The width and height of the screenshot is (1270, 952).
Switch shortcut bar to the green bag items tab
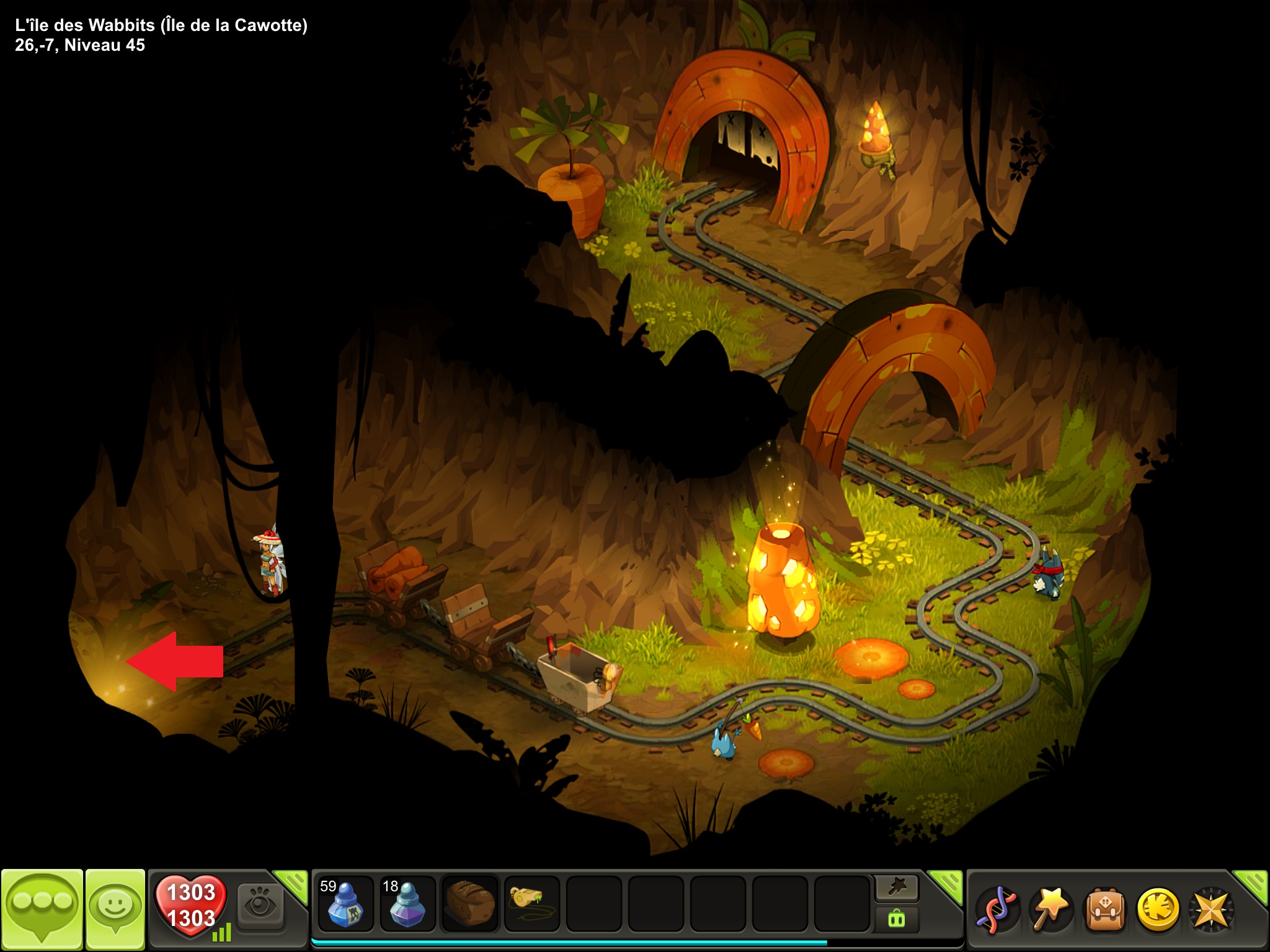pos(897,919)
